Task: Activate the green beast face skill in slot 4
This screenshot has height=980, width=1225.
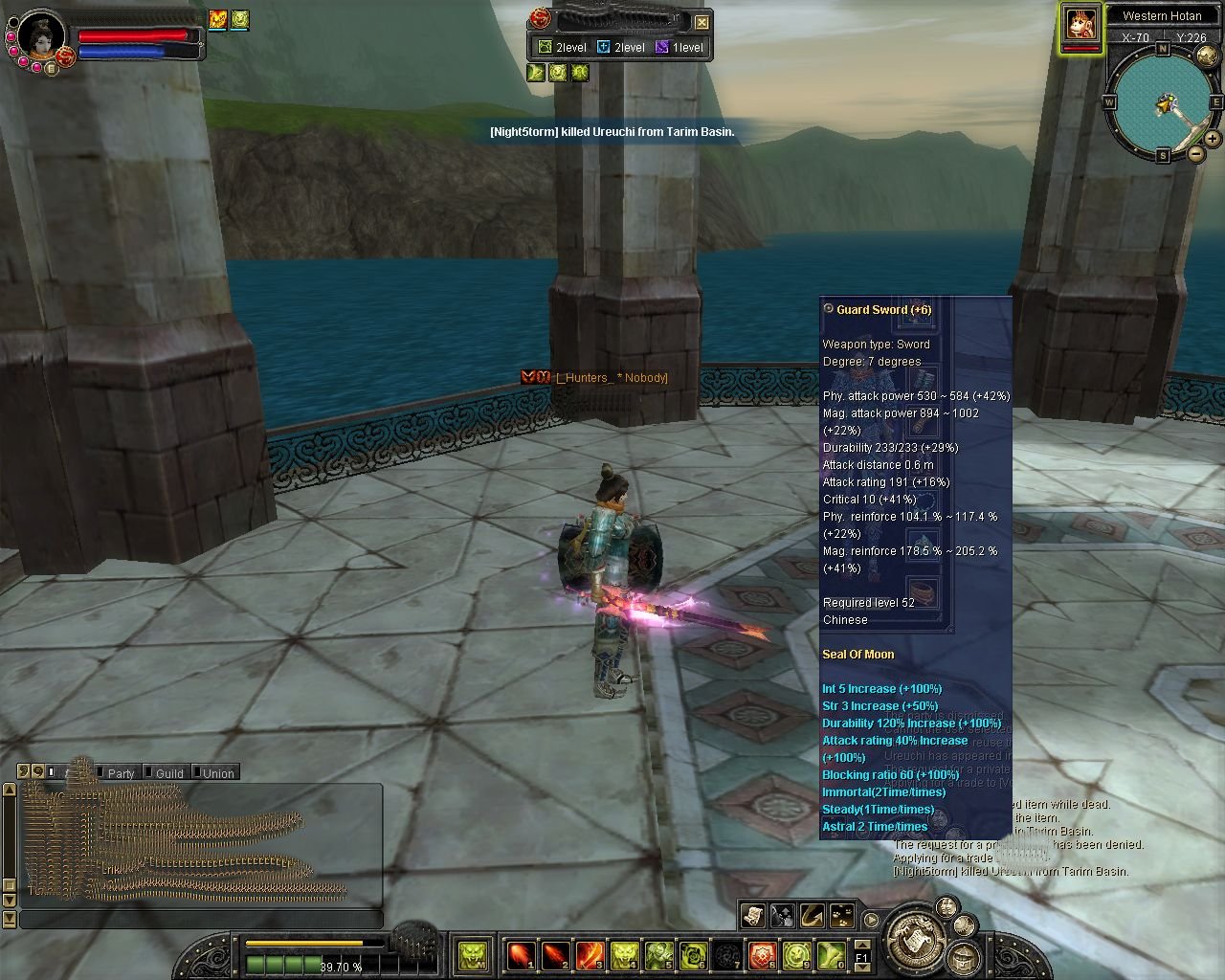Action: tap(624, 954)
